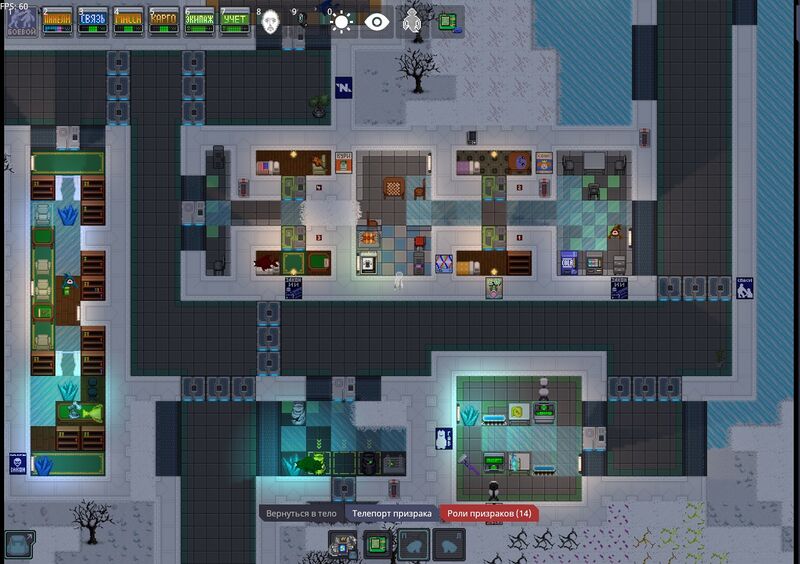800x564 pixels.
Task: Click the Вернуться в тело button
Action: pyautogui.click(x=302, y=513)
